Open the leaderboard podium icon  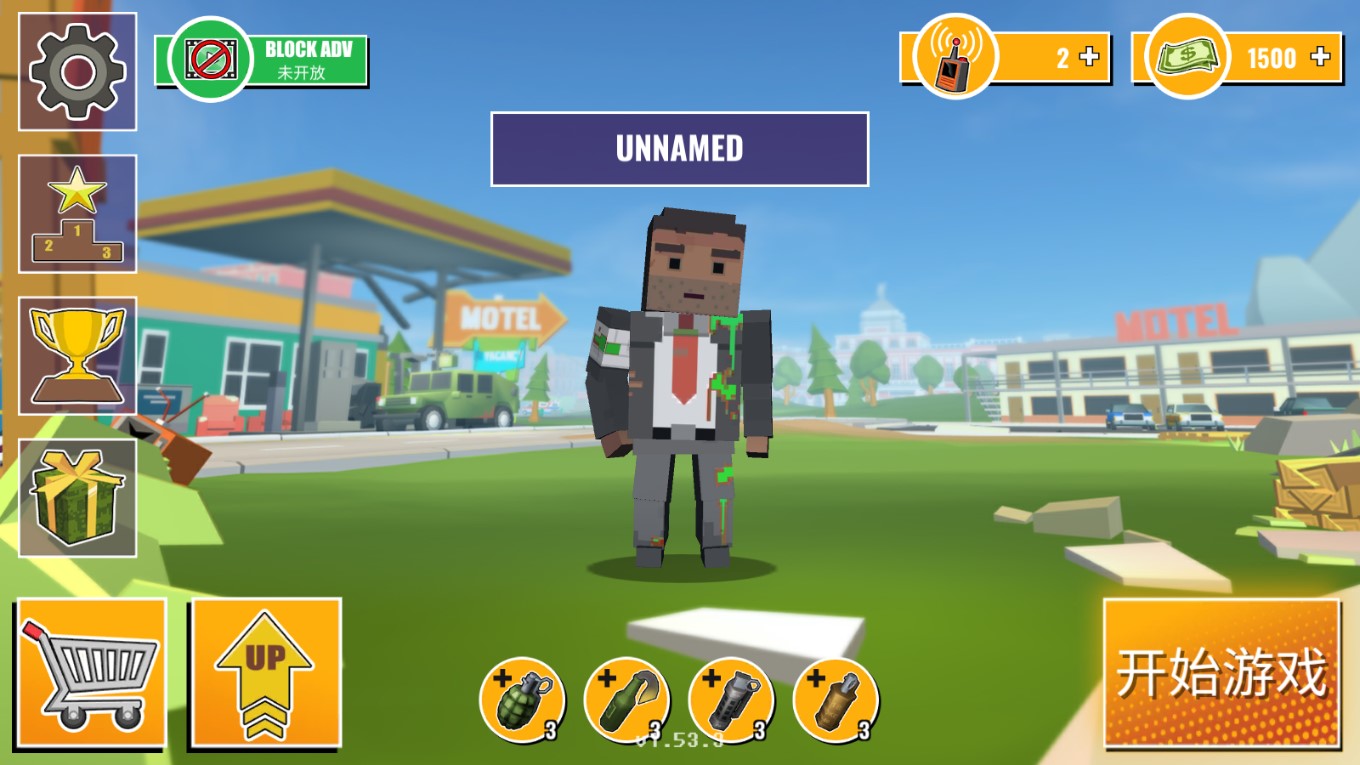[78, 214]
